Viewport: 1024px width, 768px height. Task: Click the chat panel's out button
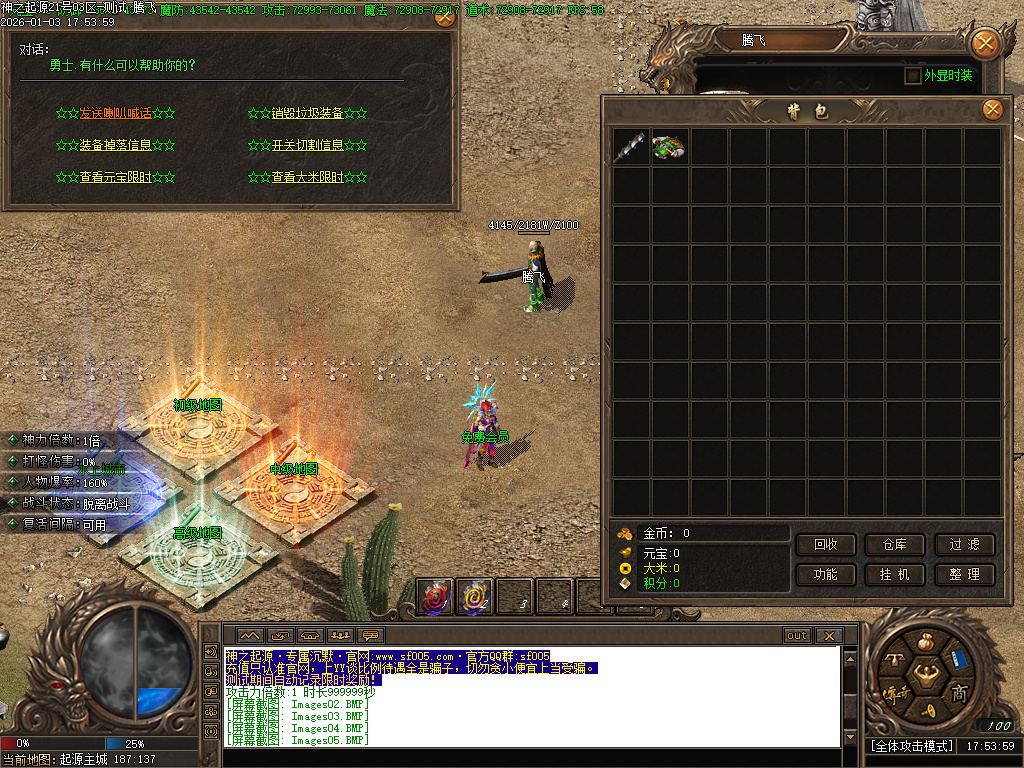click(x=797, y=636)
